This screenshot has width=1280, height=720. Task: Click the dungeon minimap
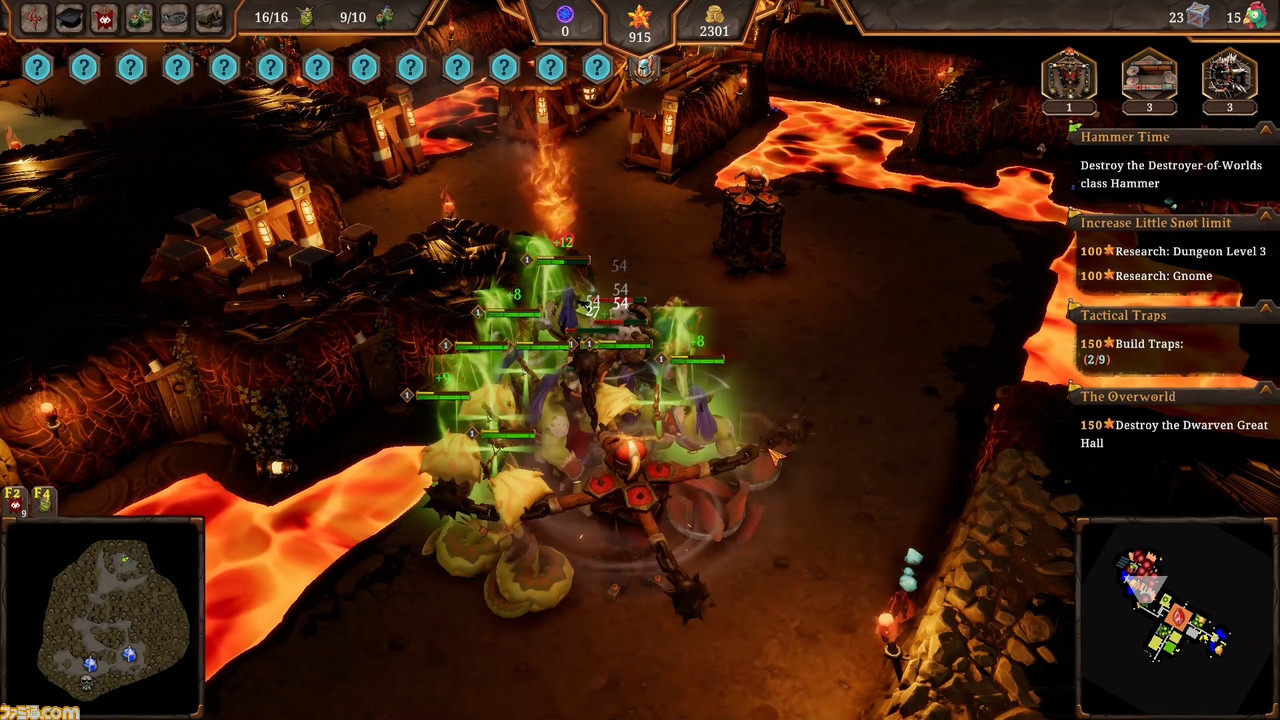point(1176,612)
